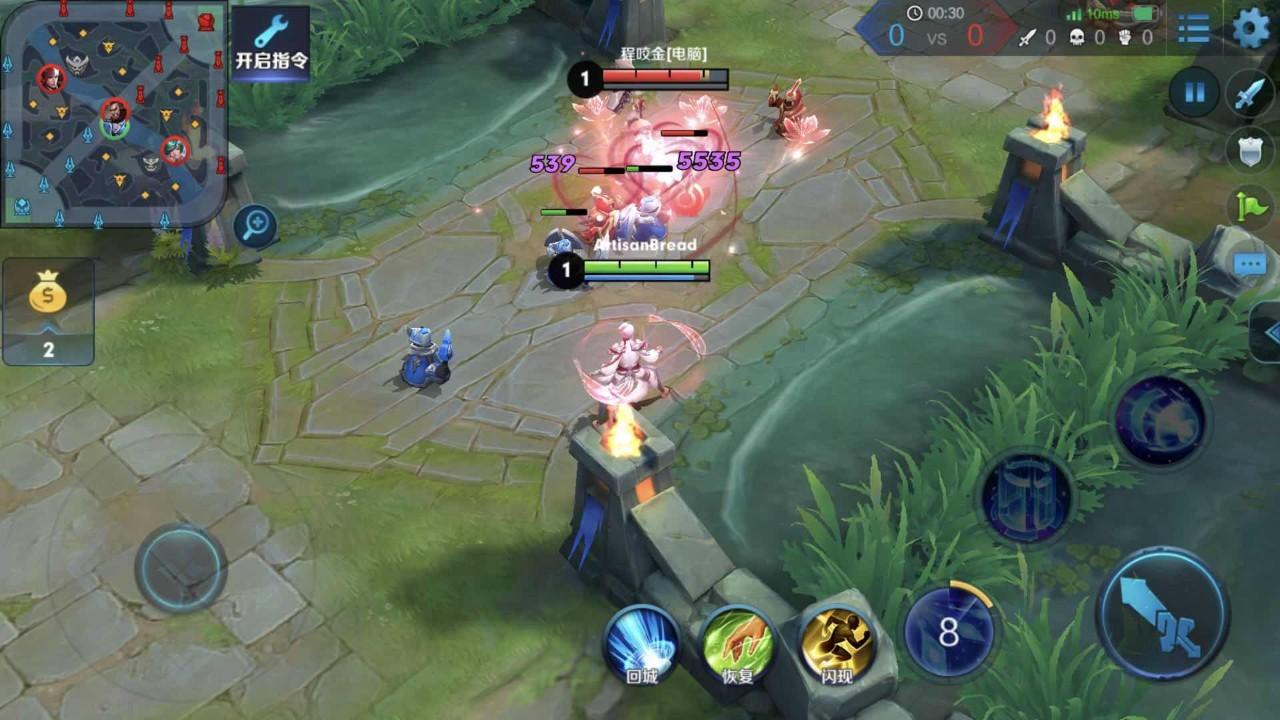Viewport: 1280px width, 720px height.
Task: Tap the skill showing cooldown 8
Action: pyautogui.click(x=948, y=632)
